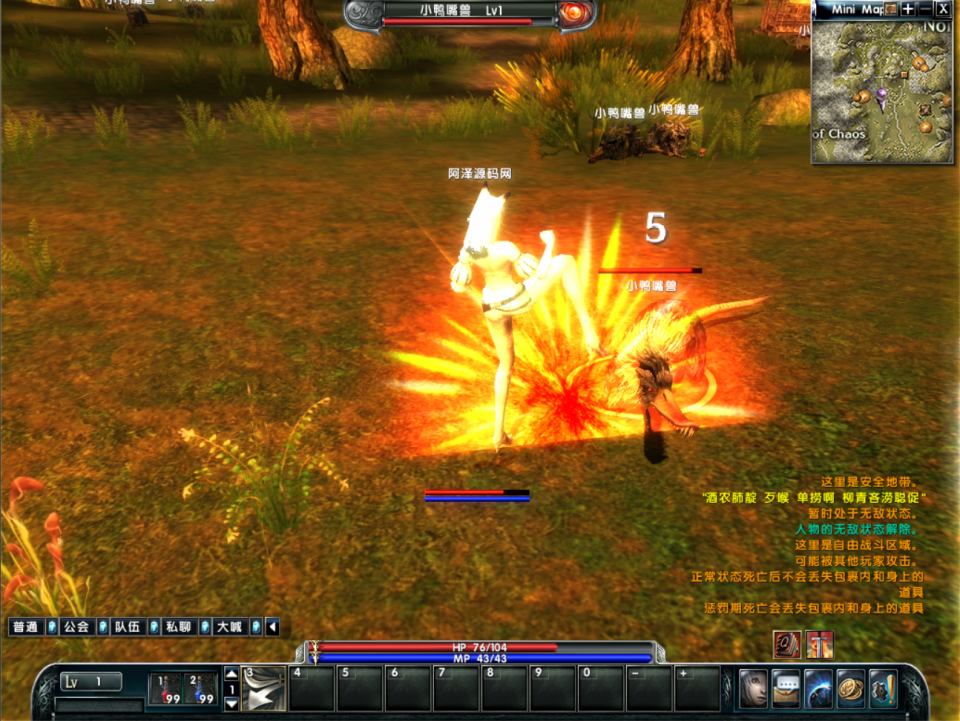The height and width of the screenshot is (721, 960).
Task: Switch to the 大喊 shout channel
Action: [x=229, y=627]
